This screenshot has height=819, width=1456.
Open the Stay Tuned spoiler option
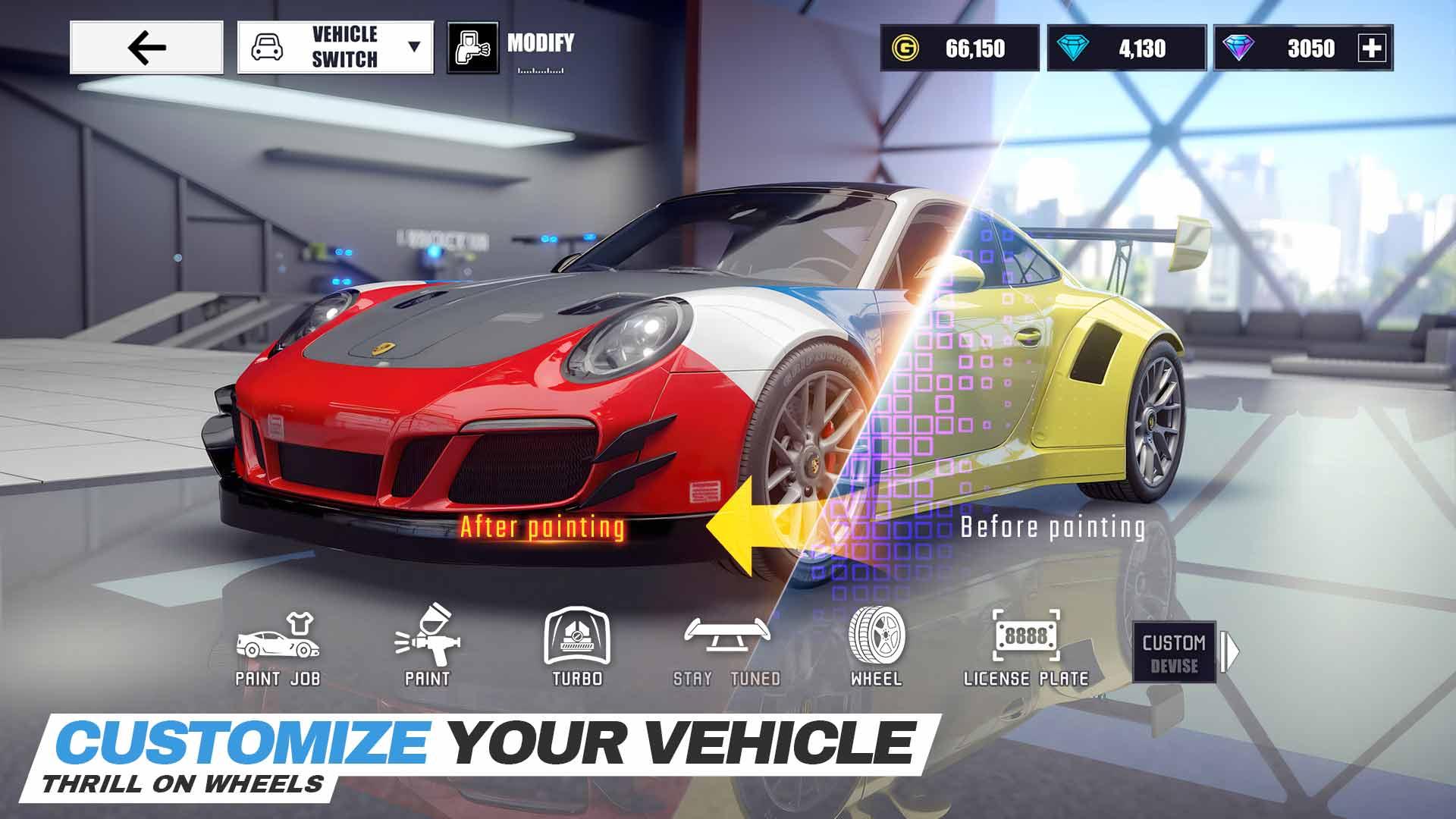[x=726, y=649]
